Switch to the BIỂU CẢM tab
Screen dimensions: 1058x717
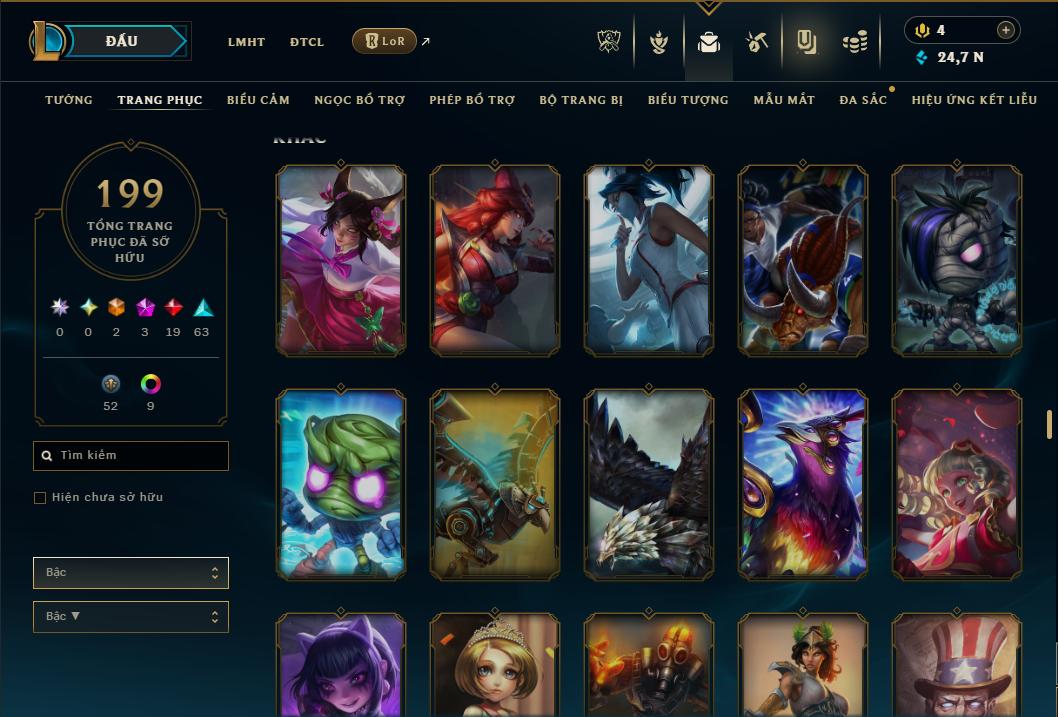[258, 100]
